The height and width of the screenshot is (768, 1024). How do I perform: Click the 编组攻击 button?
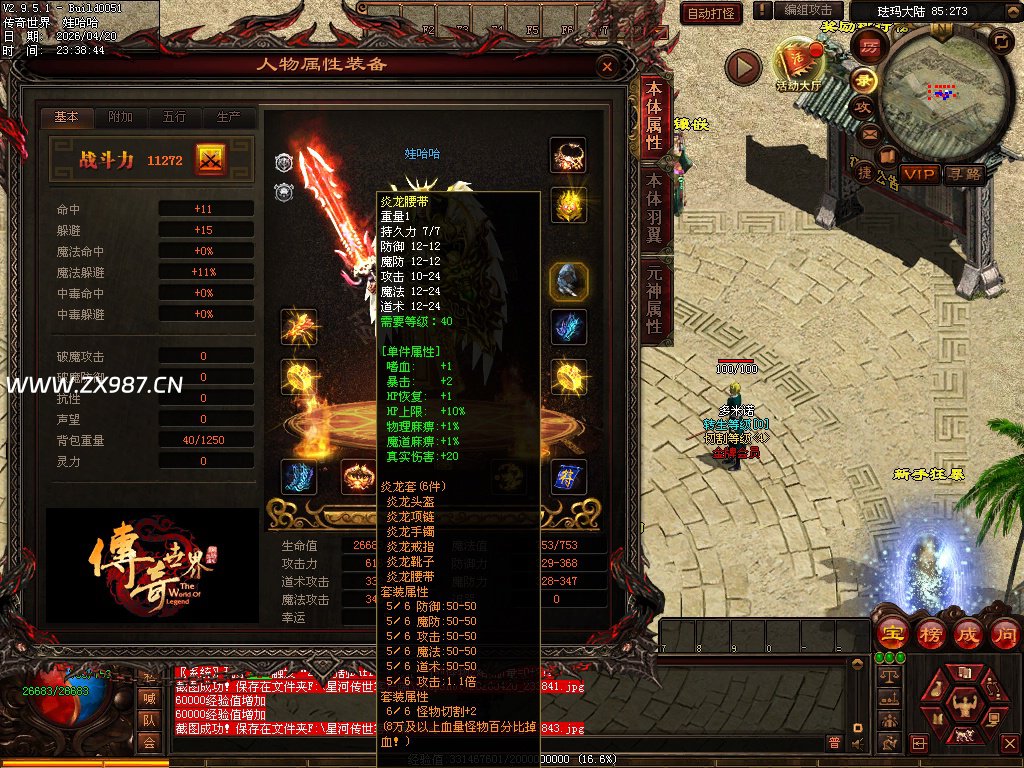click(809, 10)
